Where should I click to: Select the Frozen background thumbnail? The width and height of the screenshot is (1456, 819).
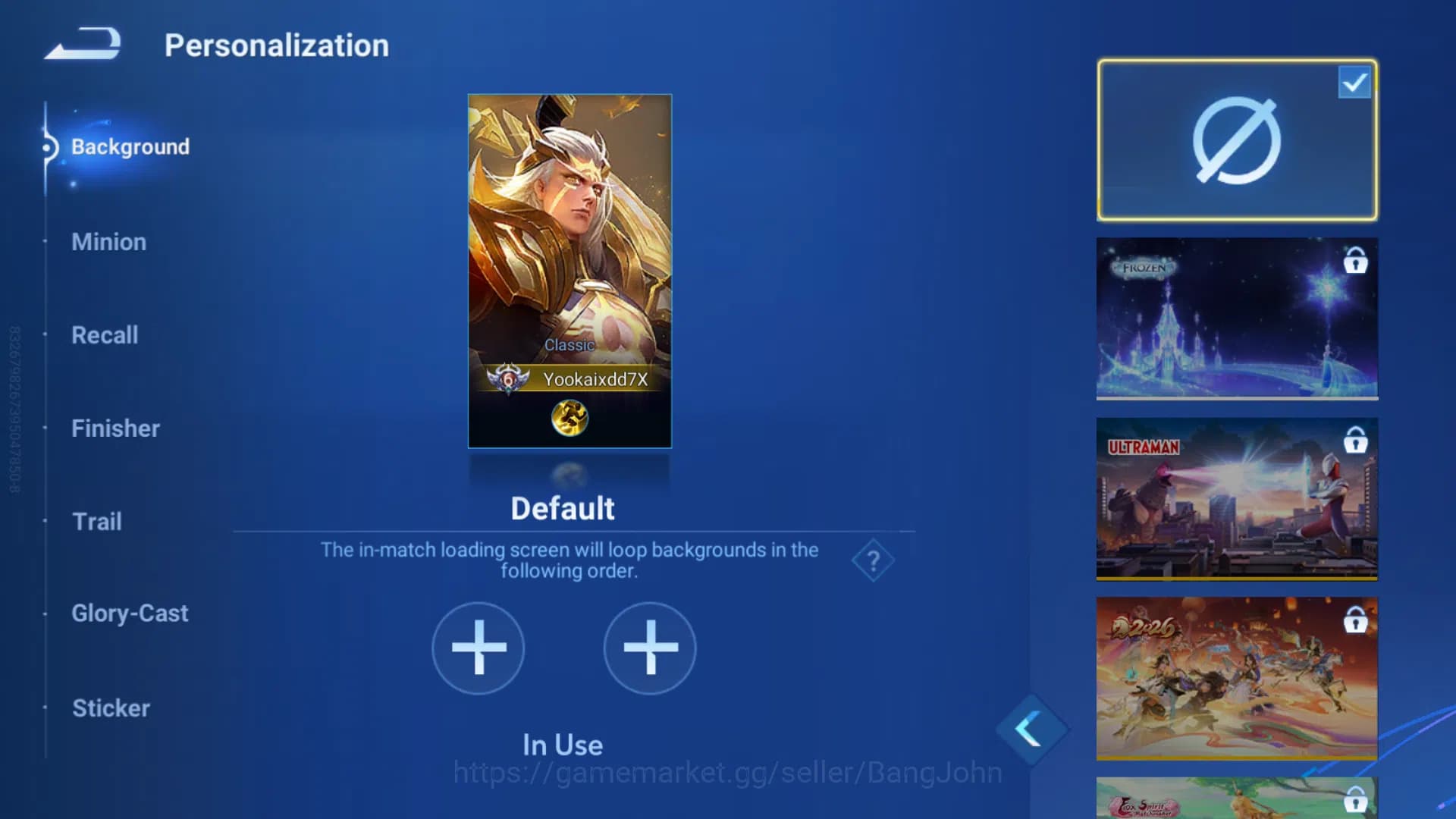coord(1236,318)
